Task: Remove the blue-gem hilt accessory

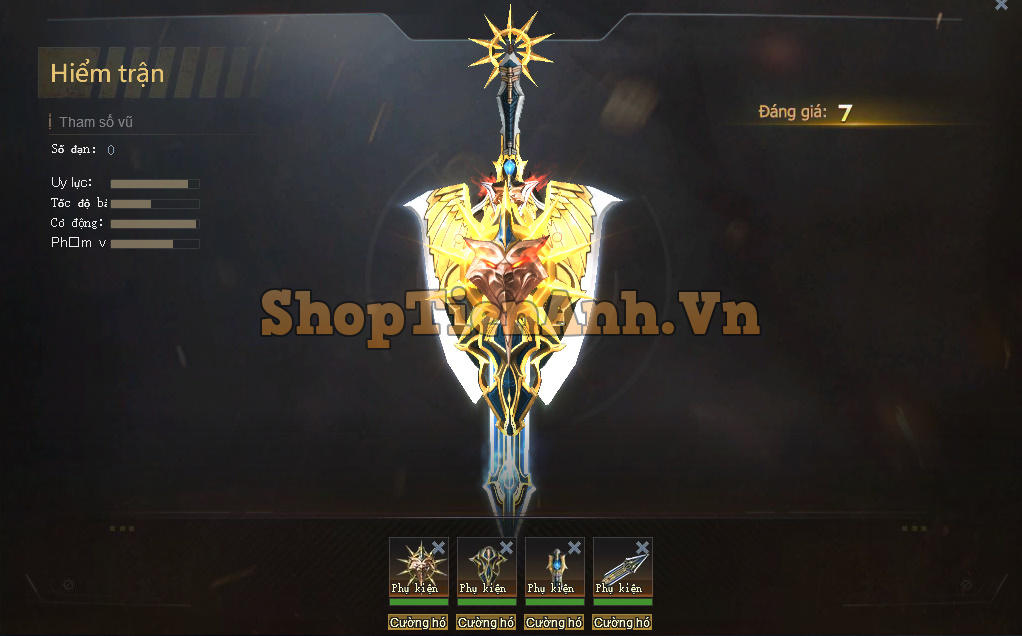Action: (x=574, y=547)
